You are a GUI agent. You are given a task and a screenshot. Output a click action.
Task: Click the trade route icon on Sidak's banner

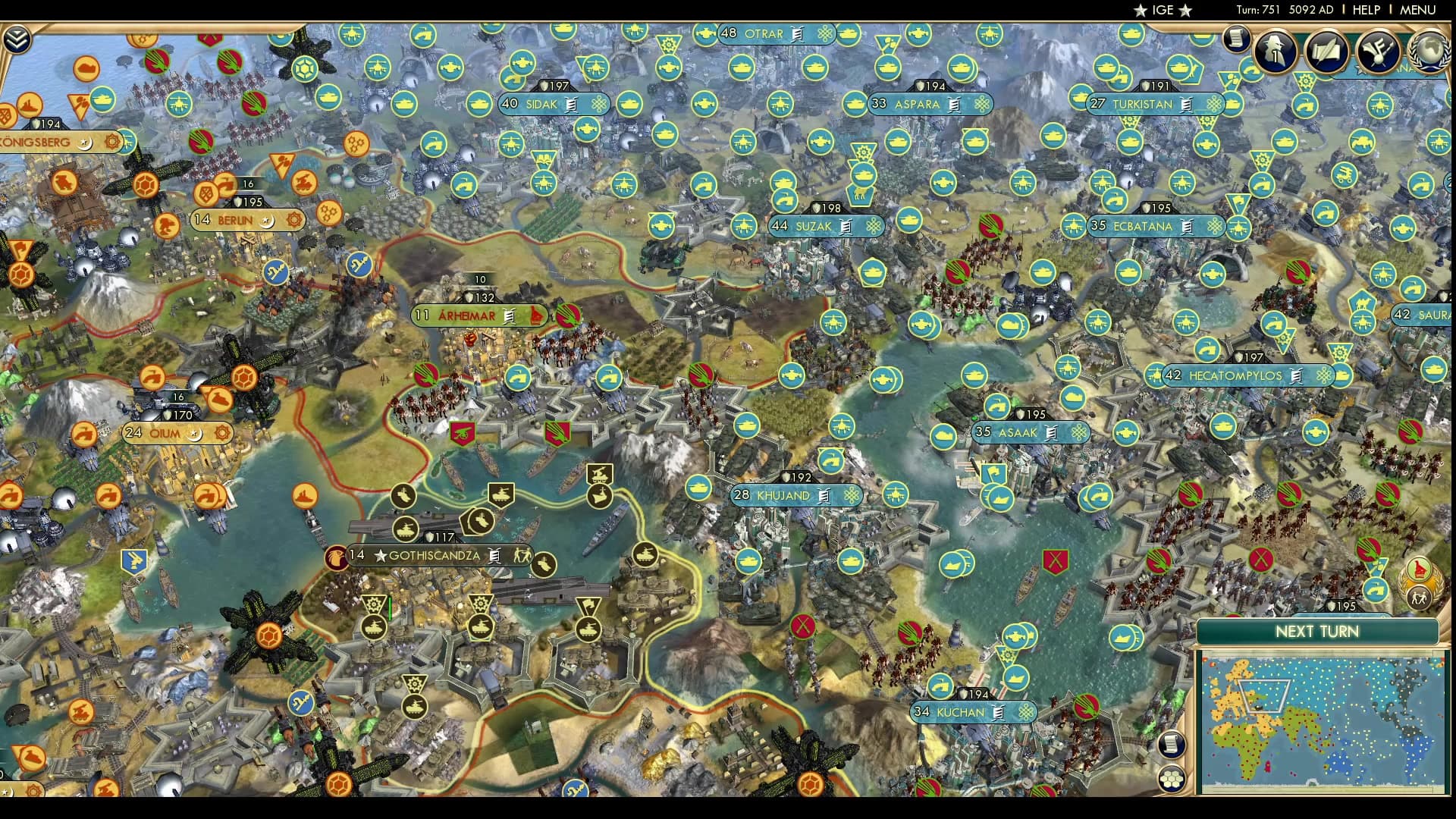(599, 104)
